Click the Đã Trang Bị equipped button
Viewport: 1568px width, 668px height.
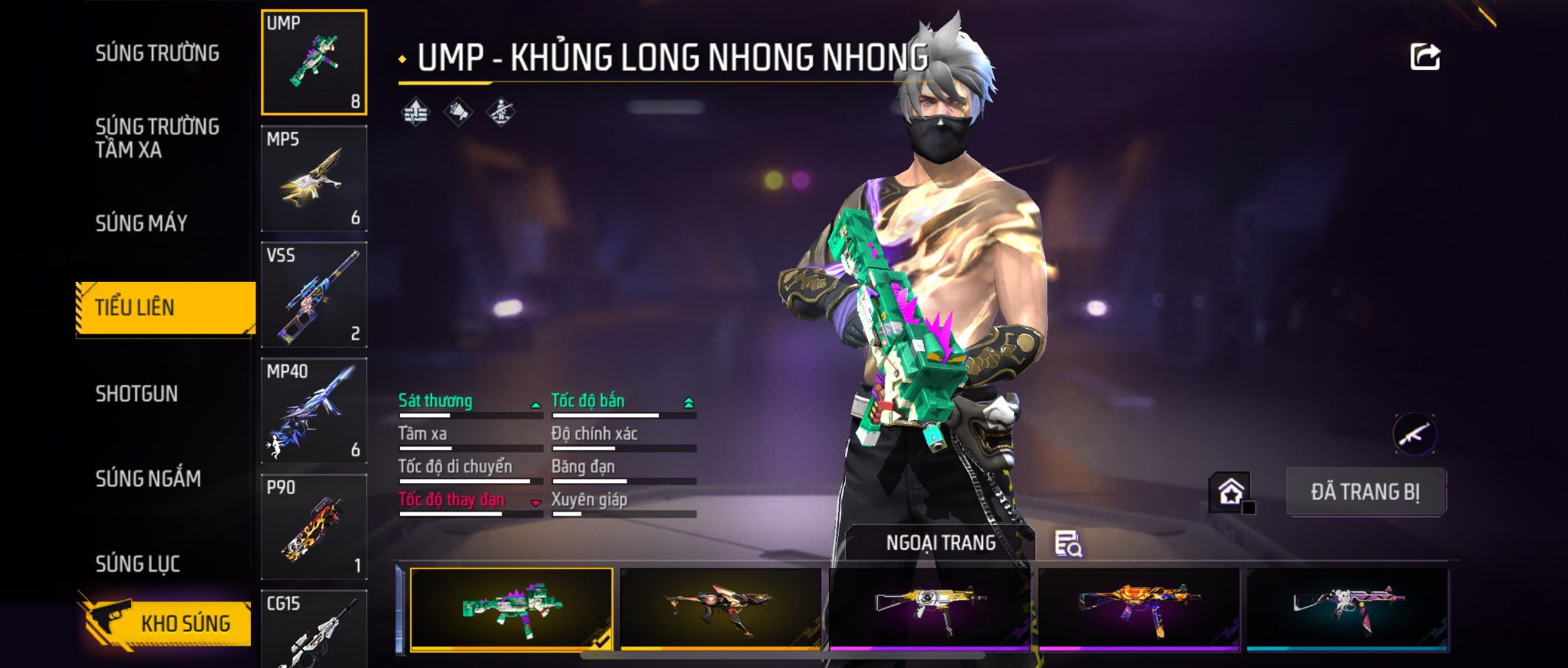click(1366, 492)
